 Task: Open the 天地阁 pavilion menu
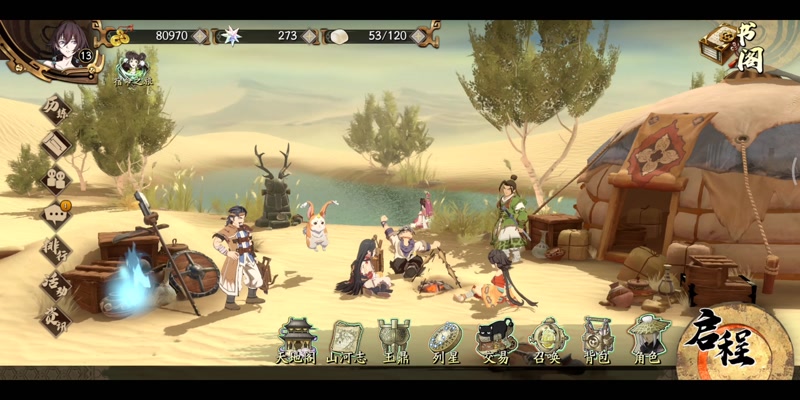[297, 340]
